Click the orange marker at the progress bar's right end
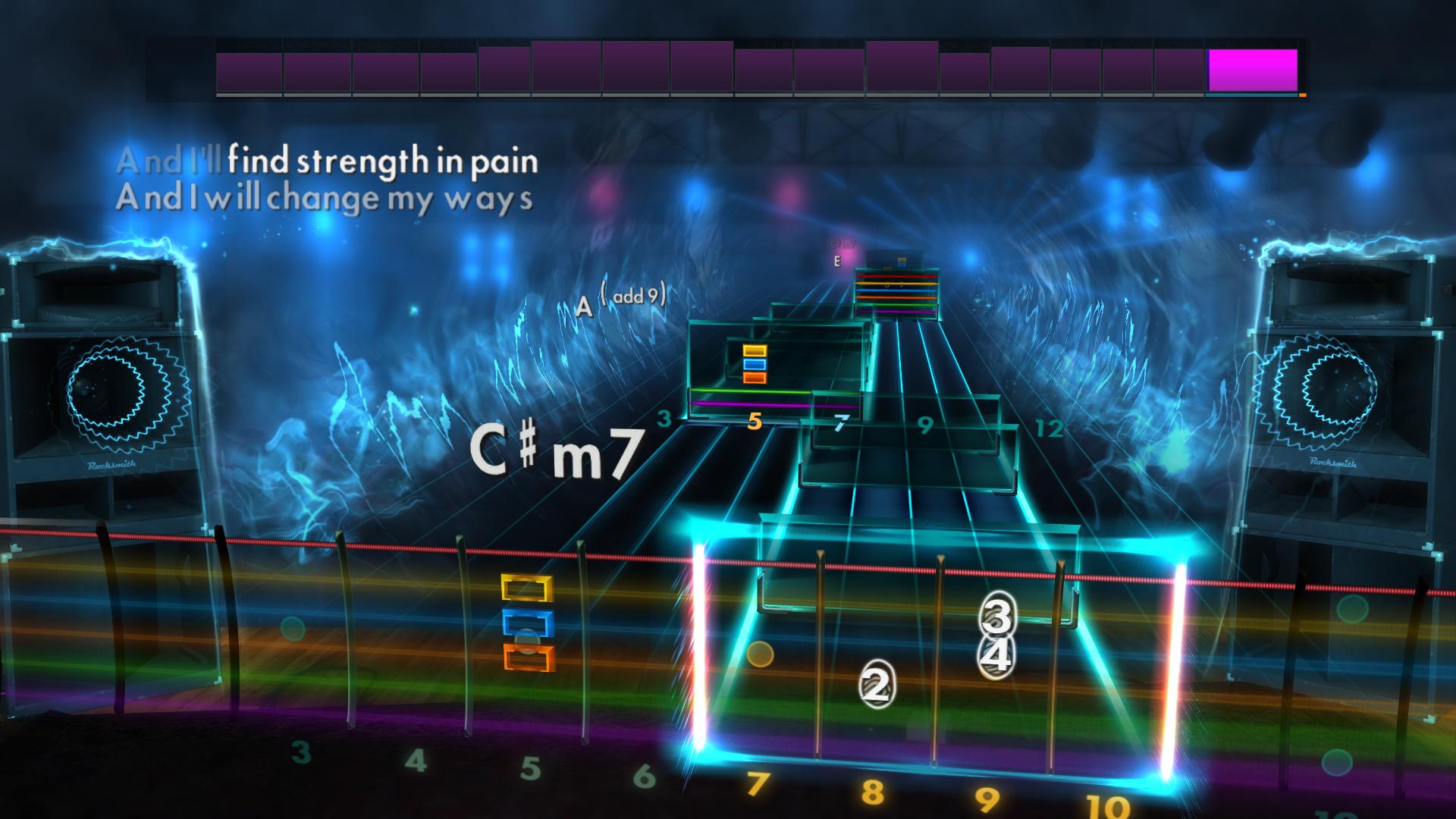Screen dimensions: 1456x819 coord(1301,94)
